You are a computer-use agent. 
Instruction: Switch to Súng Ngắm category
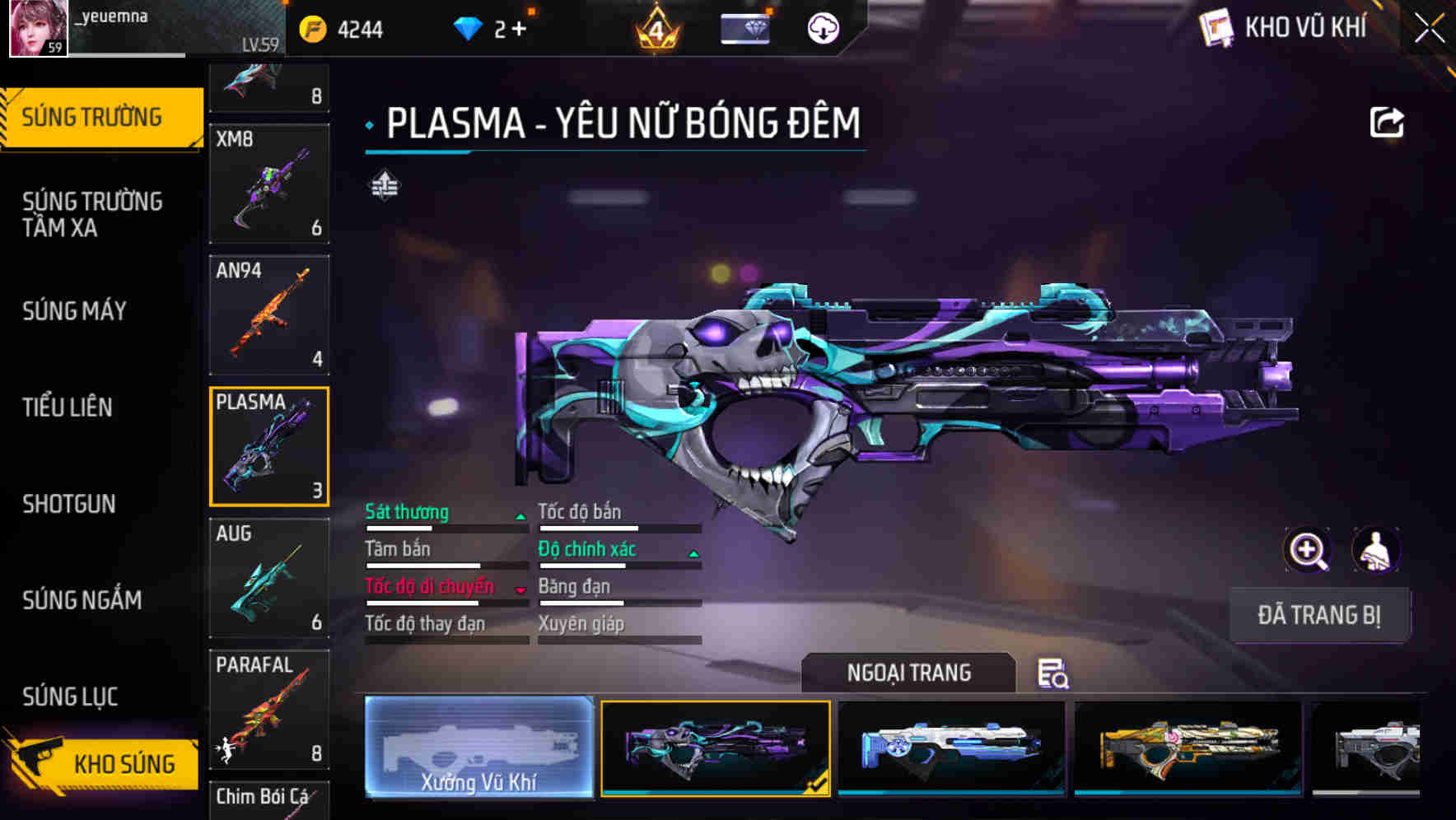coord(82,599)
